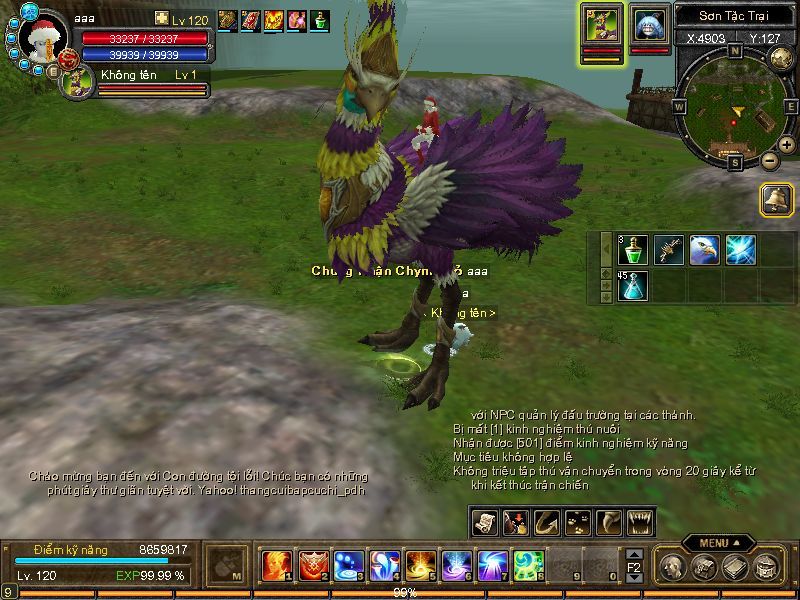
Task: Activate the fire skill in slot 1
Action: 277,565
